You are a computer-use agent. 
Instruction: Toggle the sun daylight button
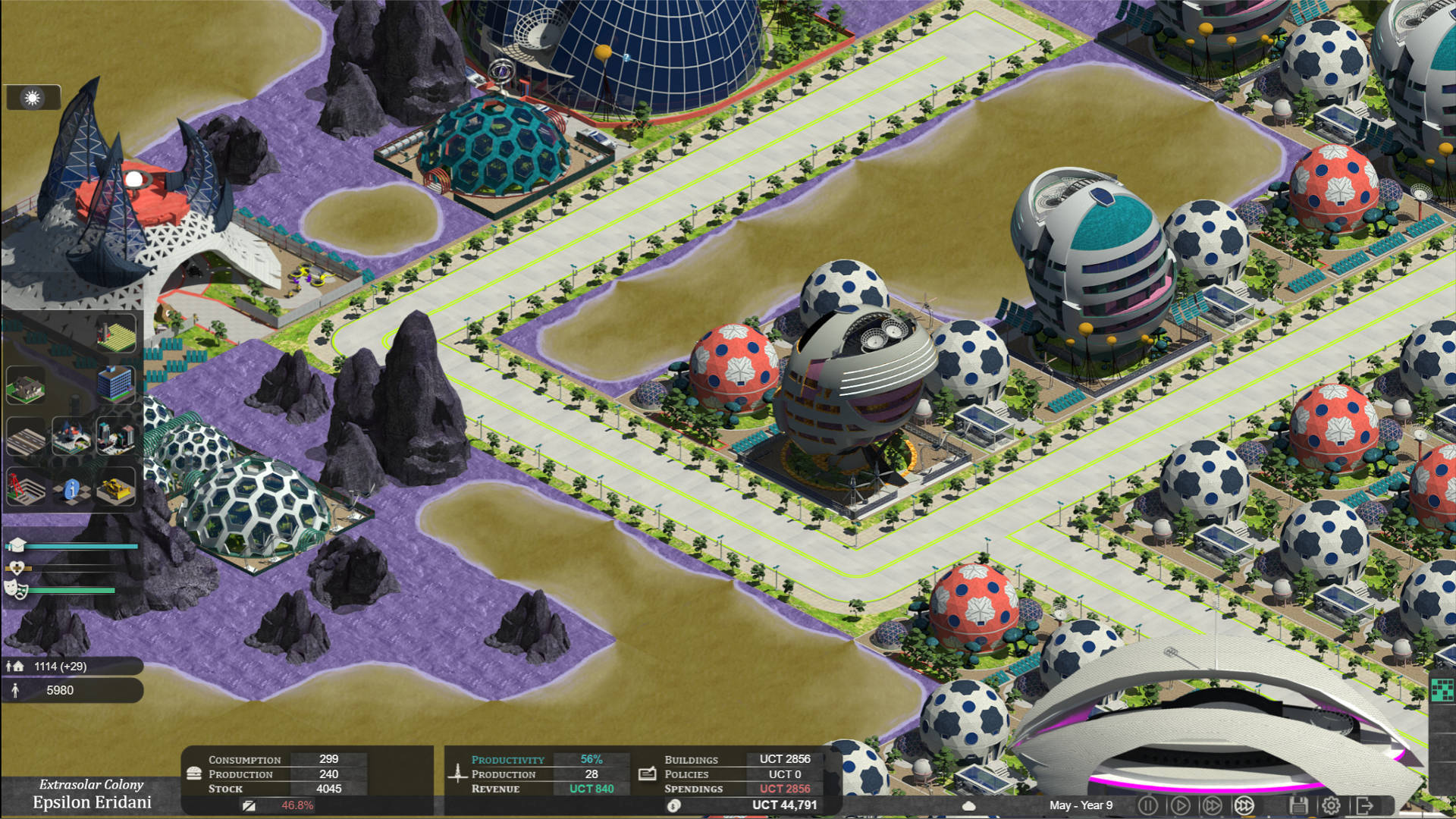click(33, 98)
